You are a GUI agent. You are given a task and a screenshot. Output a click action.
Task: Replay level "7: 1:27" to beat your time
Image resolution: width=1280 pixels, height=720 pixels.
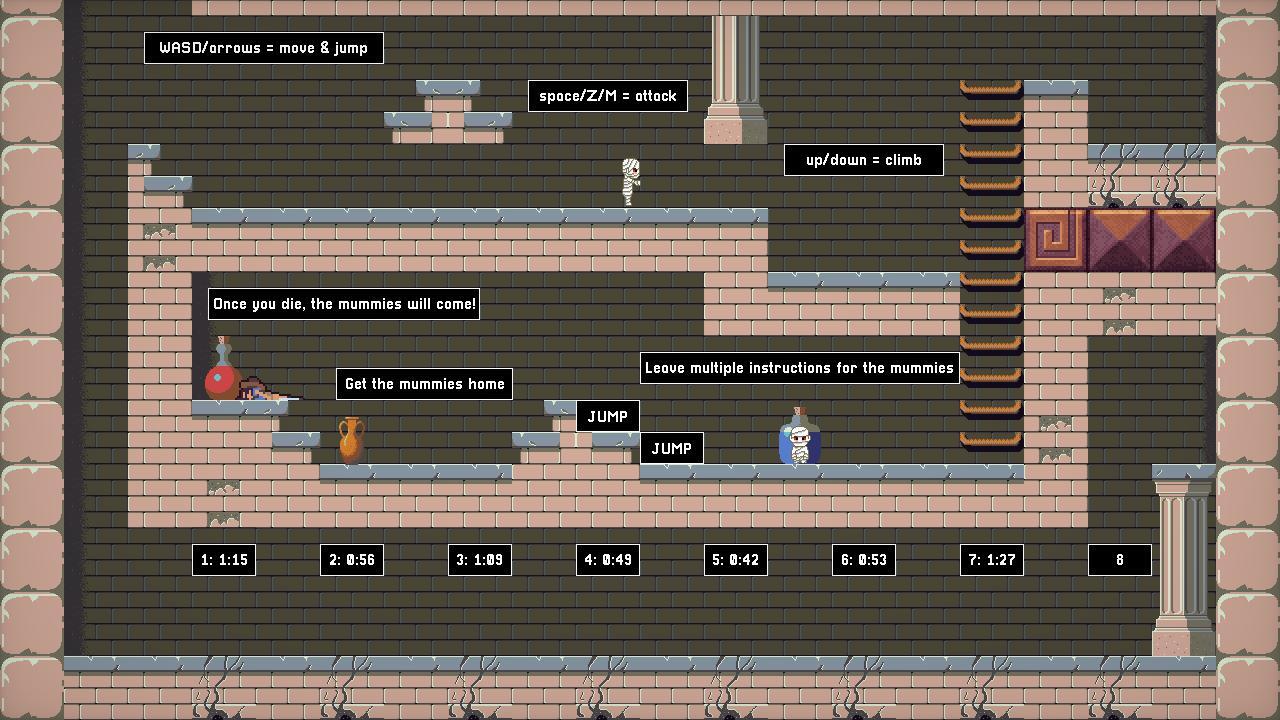coord(991,560)
